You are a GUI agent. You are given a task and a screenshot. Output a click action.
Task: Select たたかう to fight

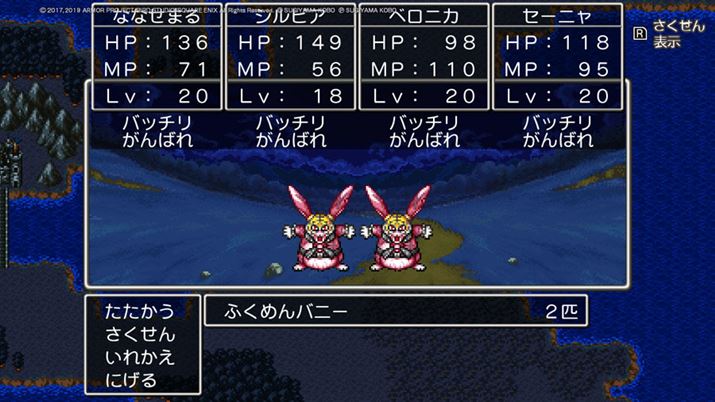pos(140,312)
